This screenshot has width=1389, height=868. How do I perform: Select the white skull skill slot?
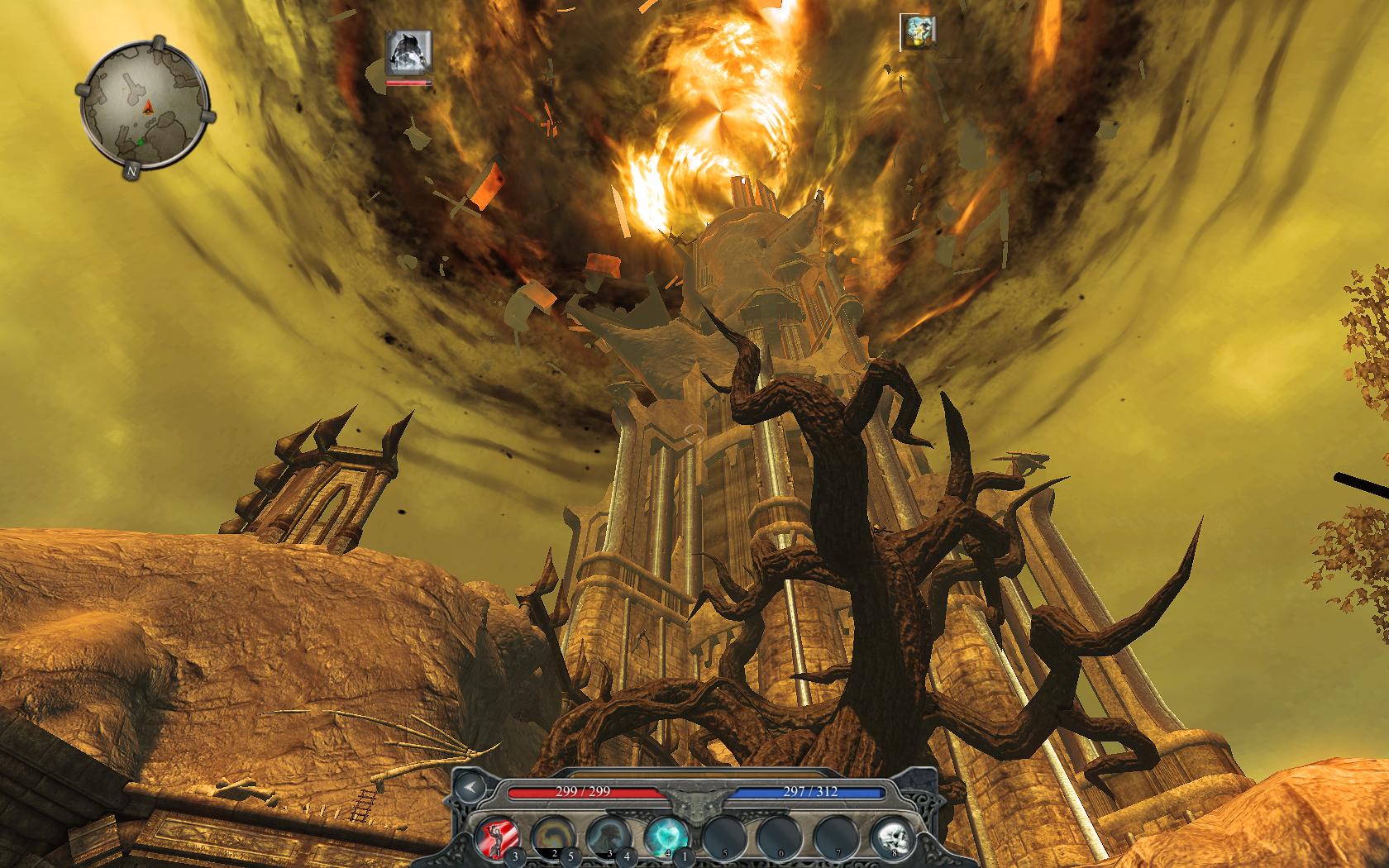coord(891,836)
